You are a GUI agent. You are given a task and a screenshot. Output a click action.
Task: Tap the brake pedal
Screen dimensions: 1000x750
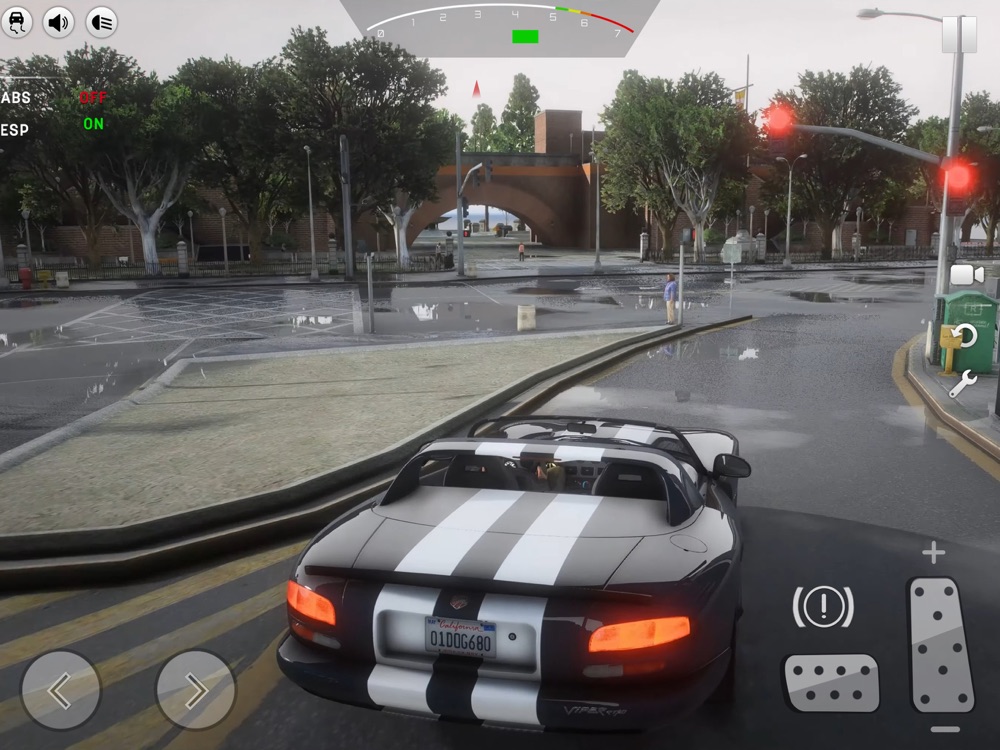tap(831, 682)
